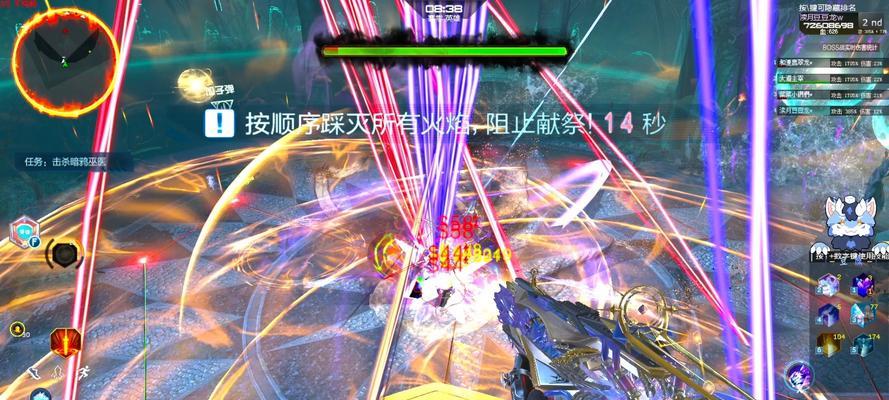
Task: Select the red flaming sword ability icon
Action: pyautogui.click(x=65, y=341)
